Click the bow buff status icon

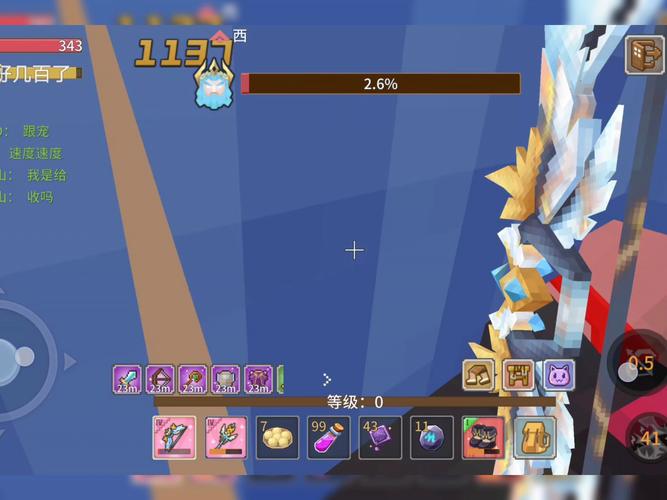click(160, 379)
